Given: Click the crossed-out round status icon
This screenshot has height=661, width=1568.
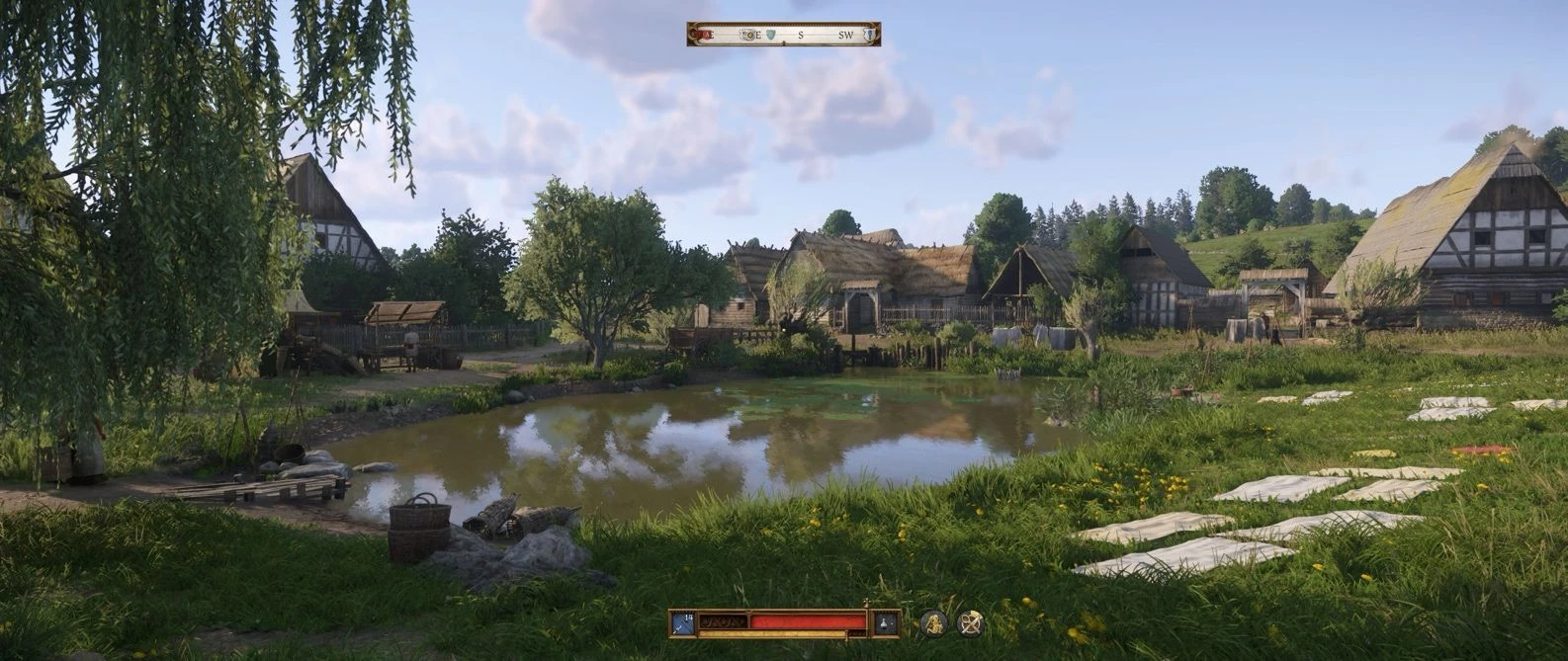Looking at the screenshot, I should click(971, 622).
